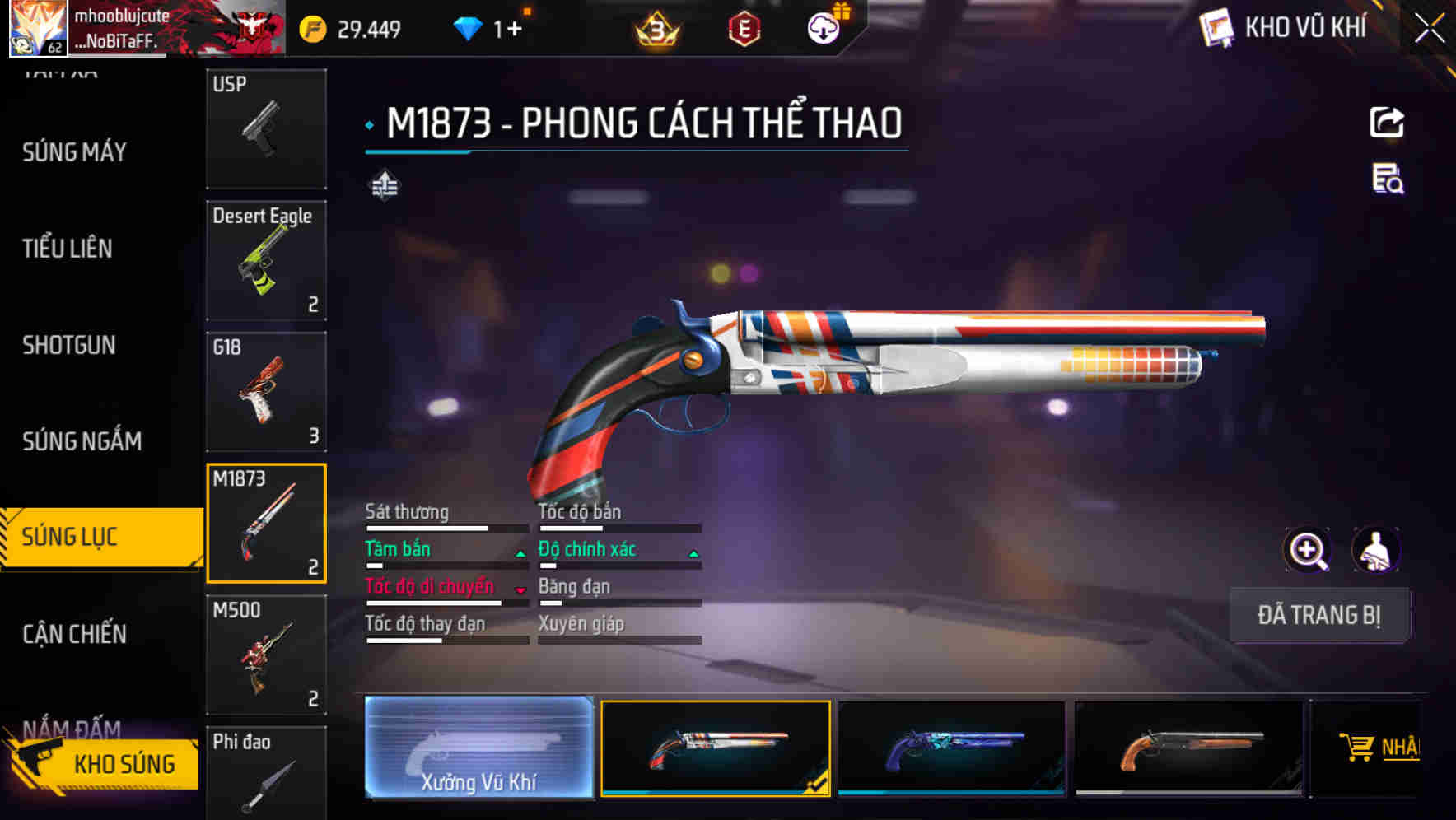
Task: Share the weapon skin via share icon
Action: coord(1387,123)
